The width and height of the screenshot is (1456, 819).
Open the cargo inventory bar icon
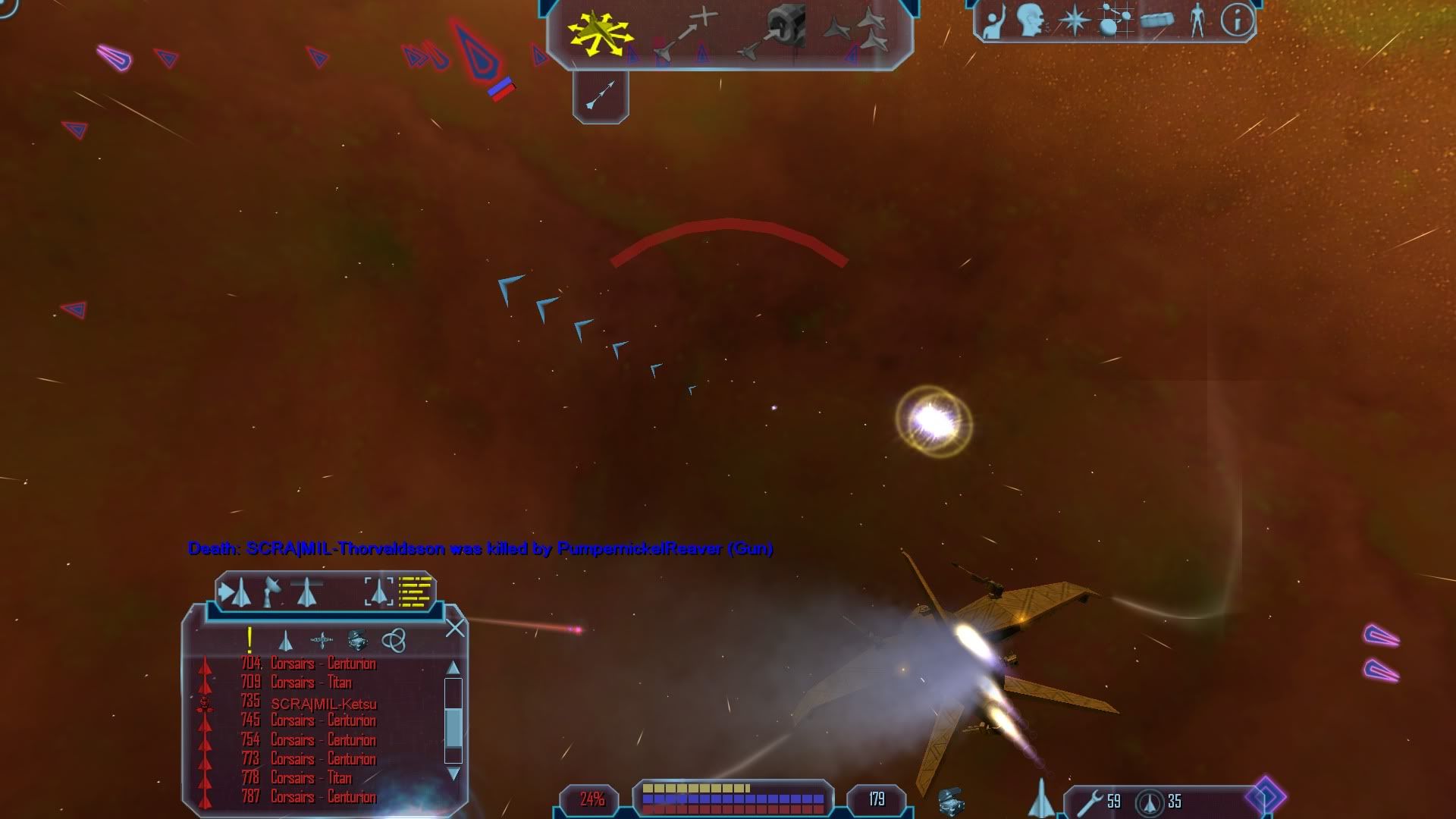[x=1156, y=20]
